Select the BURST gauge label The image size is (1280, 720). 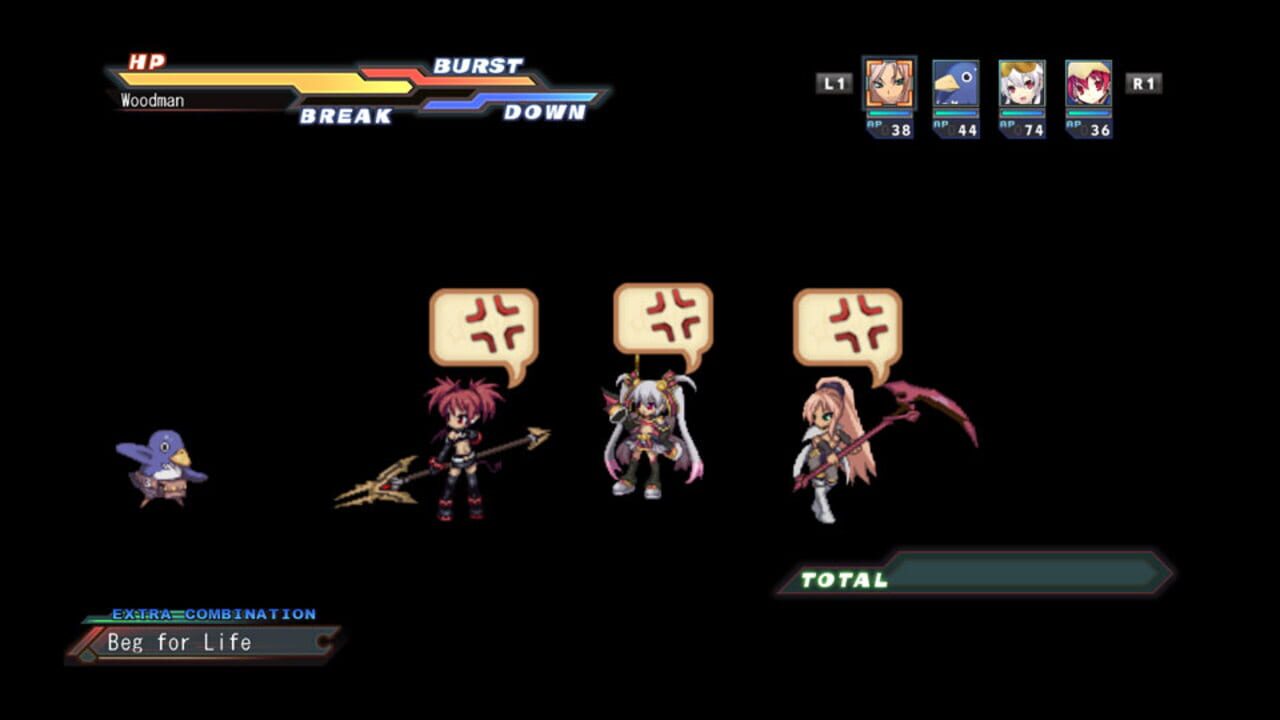[478, 65]
